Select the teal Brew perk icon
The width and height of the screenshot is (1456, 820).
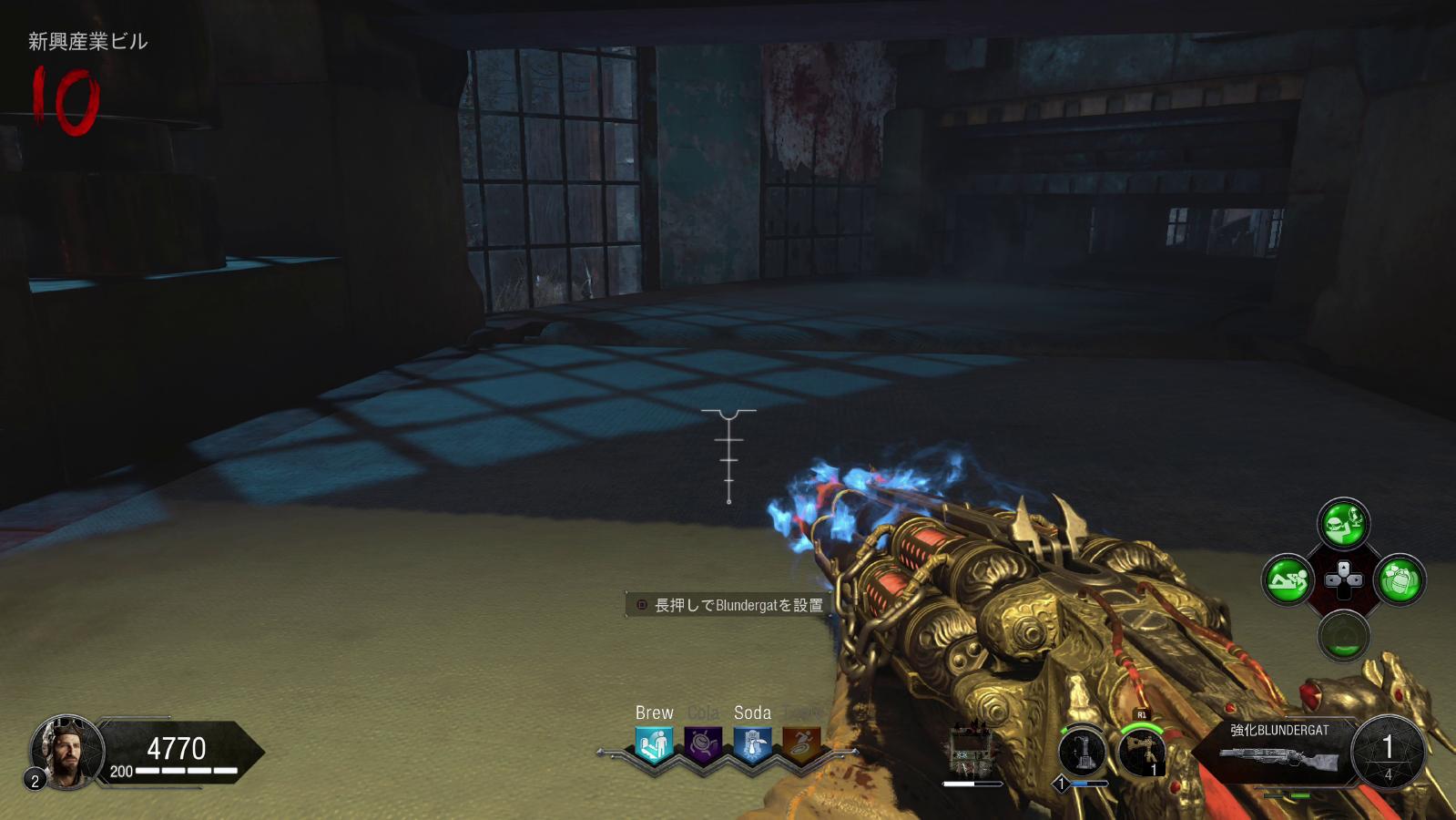click(x=654, y=744)
